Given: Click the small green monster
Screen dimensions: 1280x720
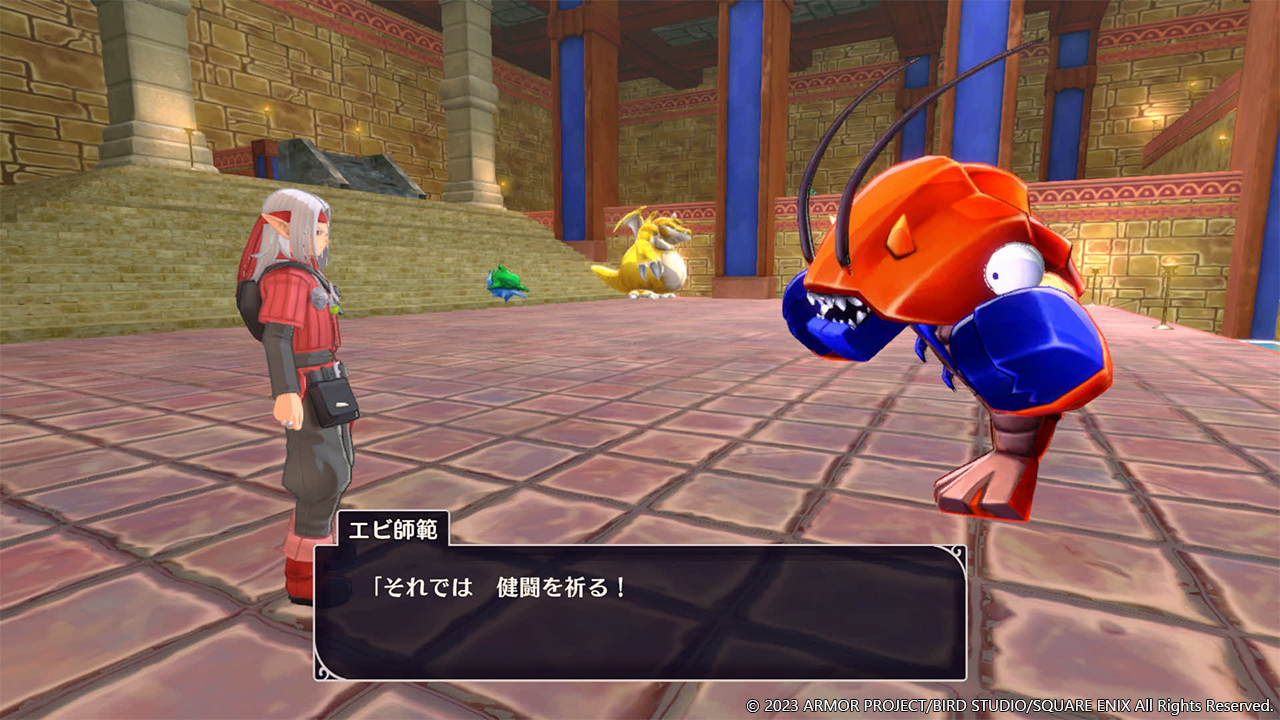Looking at the screenshot, I should point(506,283).
